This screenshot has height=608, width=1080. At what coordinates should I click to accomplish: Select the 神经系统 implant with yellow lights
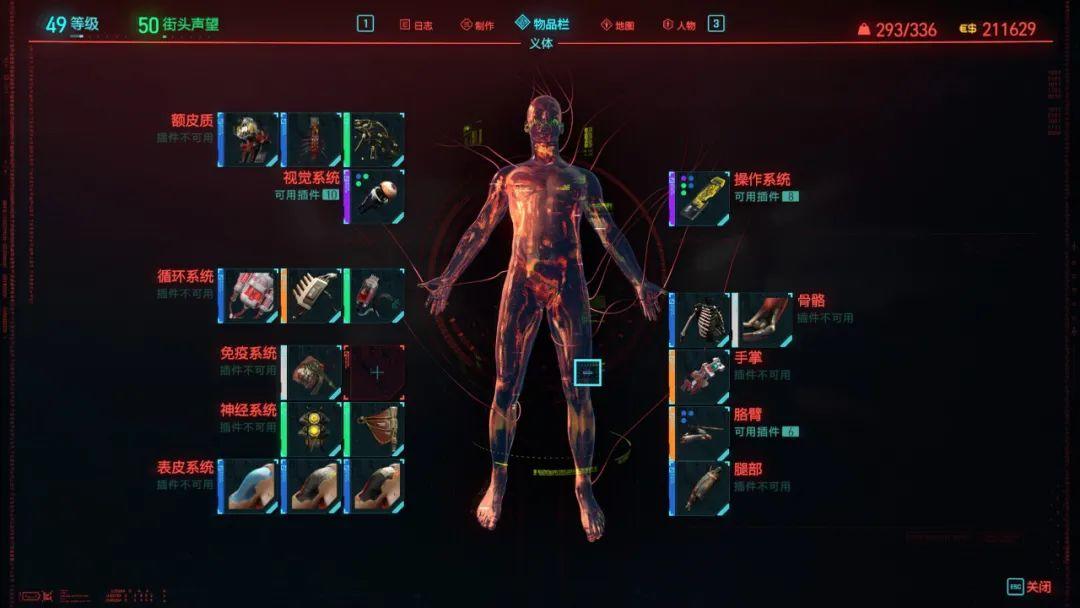click(x=312, y=429)
